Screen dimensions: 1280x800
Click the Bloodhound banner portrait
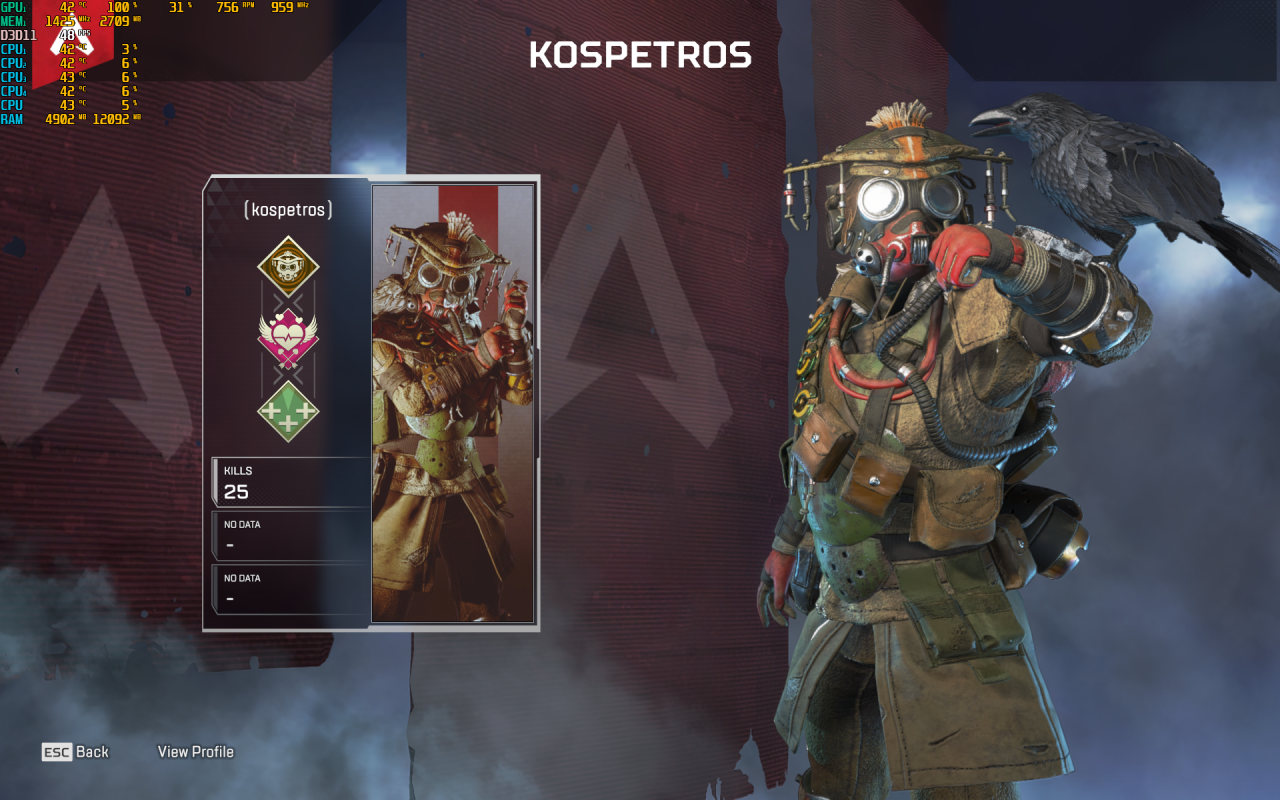(x=453, y=403)
